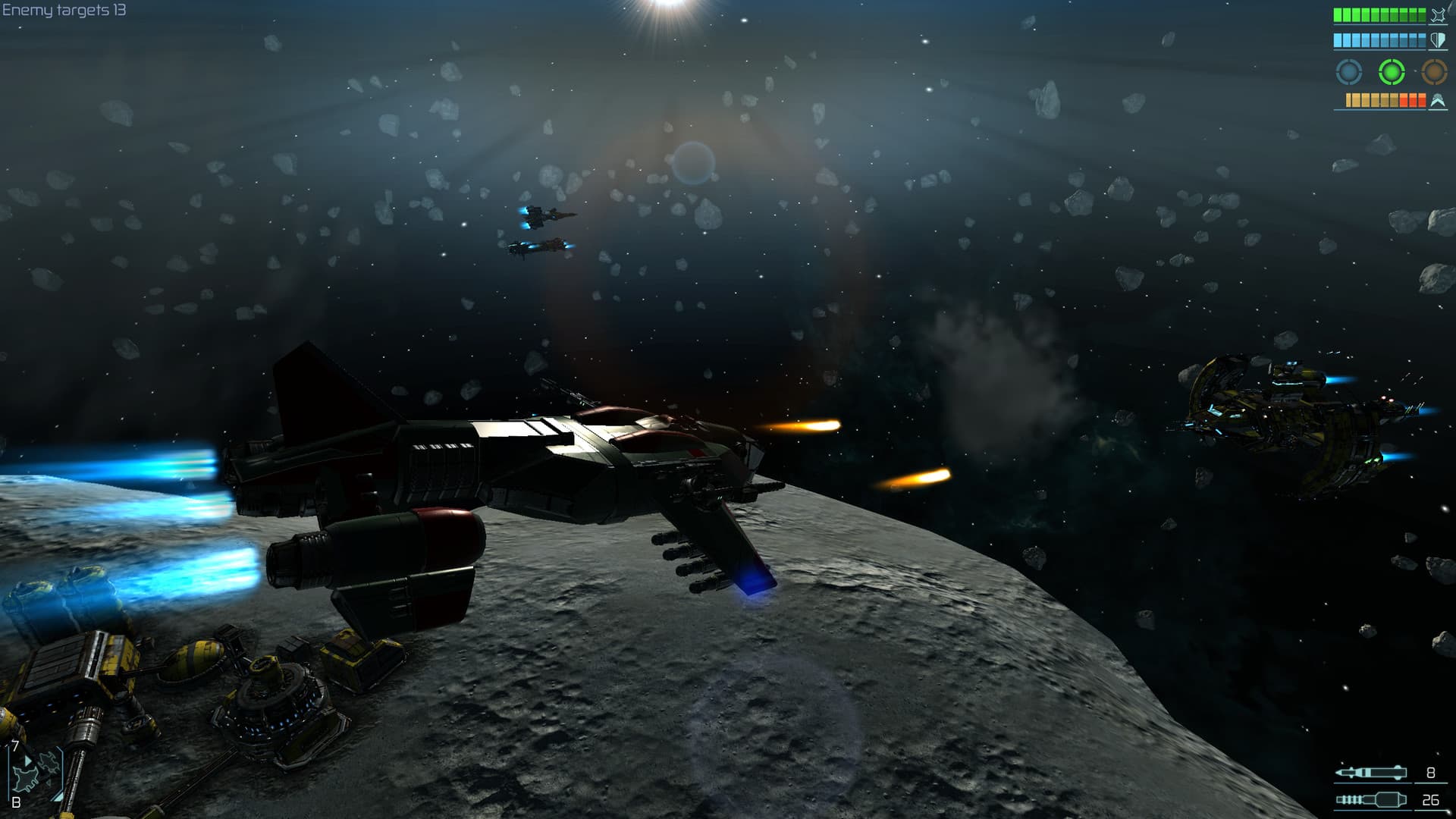The width and height of the screenshot is (1456, 819).
Task: Click the faded second ship silhouette in the selector
Action: point(47,764)
